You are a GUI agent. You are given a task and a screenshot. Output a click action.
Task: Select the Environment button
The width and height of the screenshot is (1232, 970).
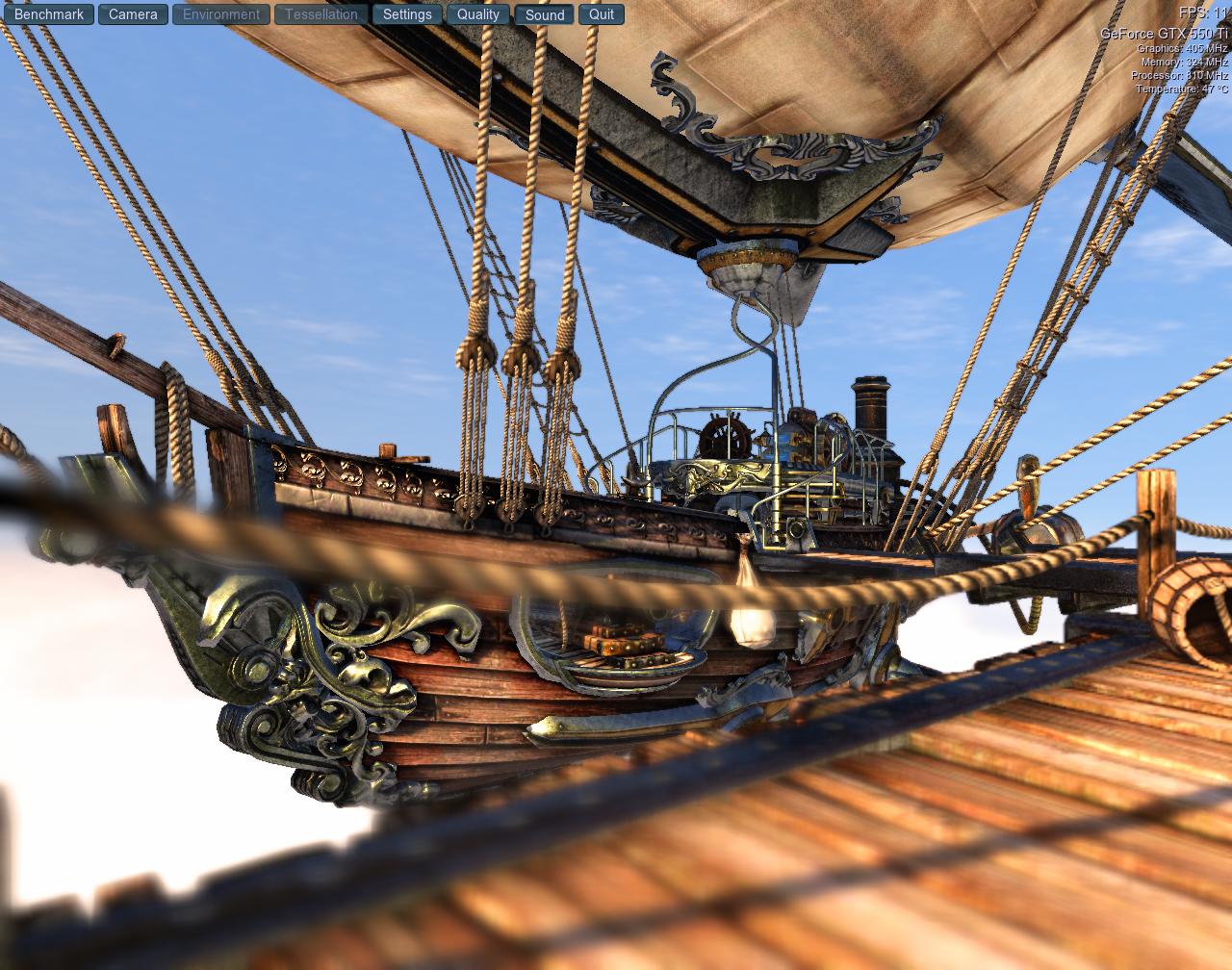pyautogui.click(x=220, y=14)
